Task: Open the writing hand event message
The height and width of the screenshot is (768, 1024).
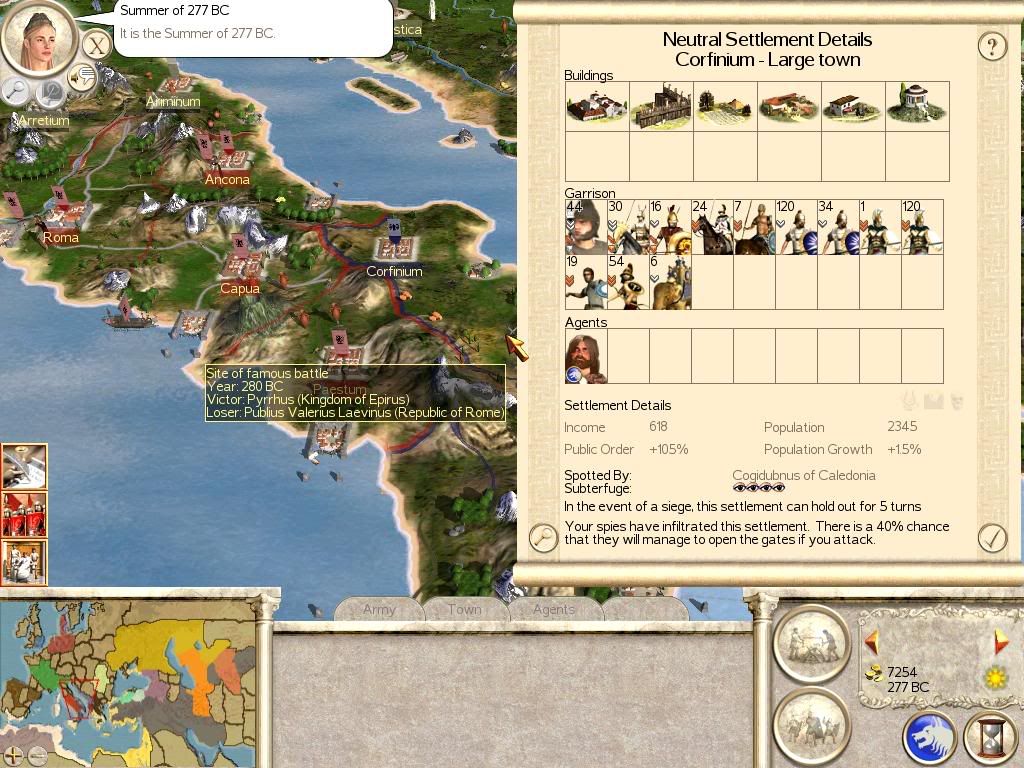Action: click(24, 467)
